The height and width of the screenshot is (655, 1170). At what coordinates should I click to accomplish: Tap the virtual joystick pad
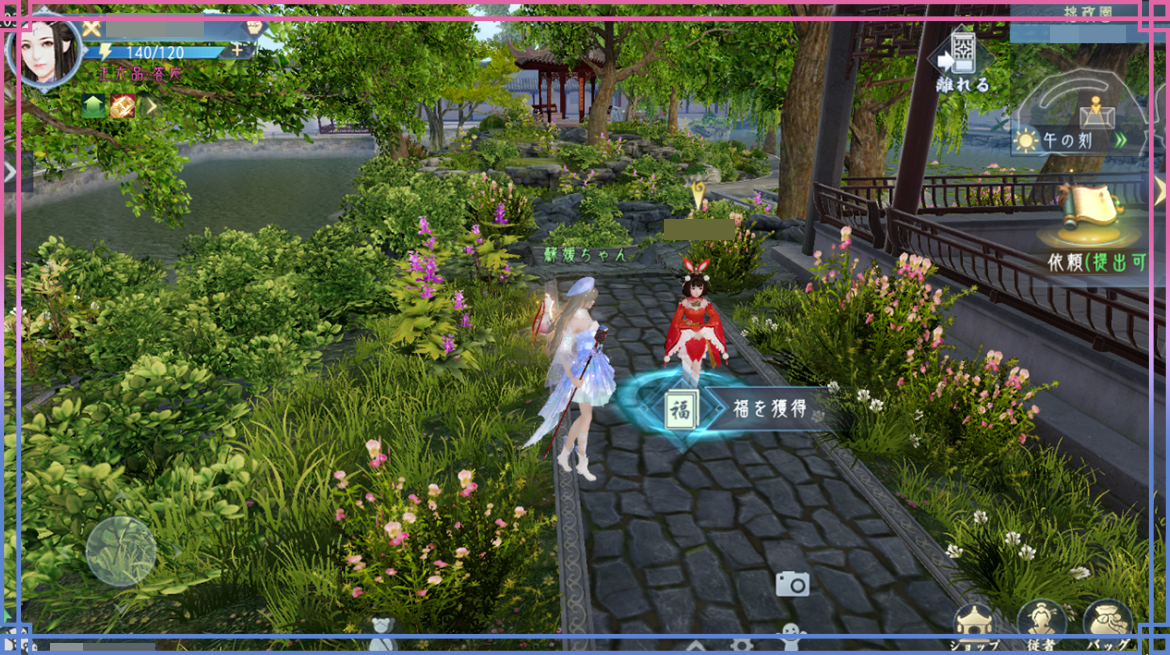coord(121,551)
